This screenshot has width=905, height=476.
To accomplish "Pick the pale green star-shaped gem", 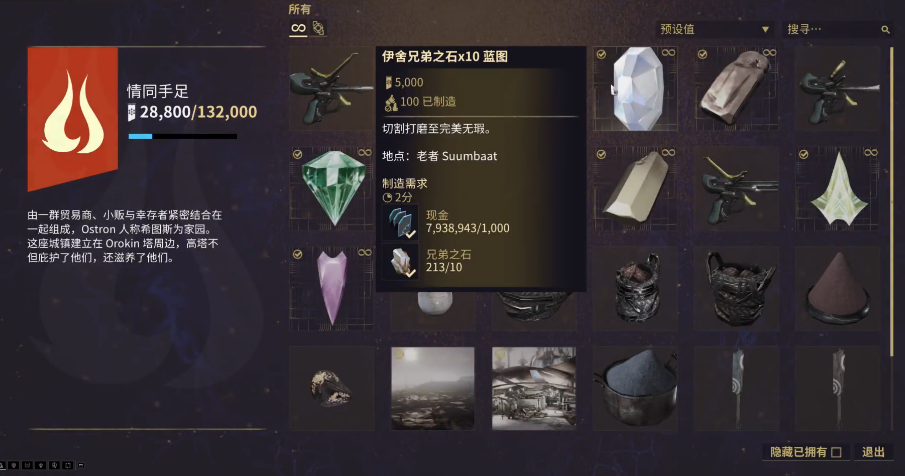I will (836, 187).
